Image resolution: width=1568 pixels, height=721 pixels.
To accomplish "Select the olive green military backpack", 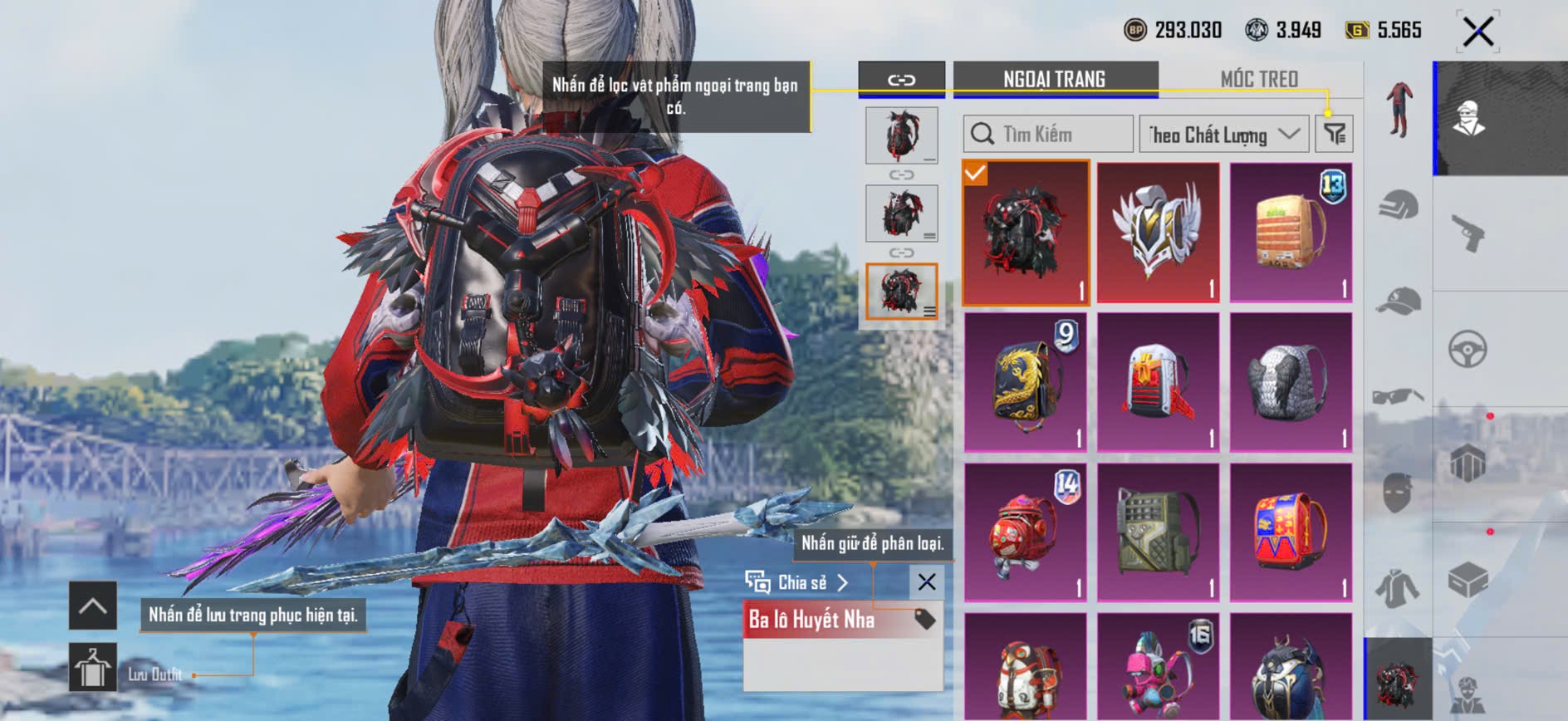I will pos(1159,532).
